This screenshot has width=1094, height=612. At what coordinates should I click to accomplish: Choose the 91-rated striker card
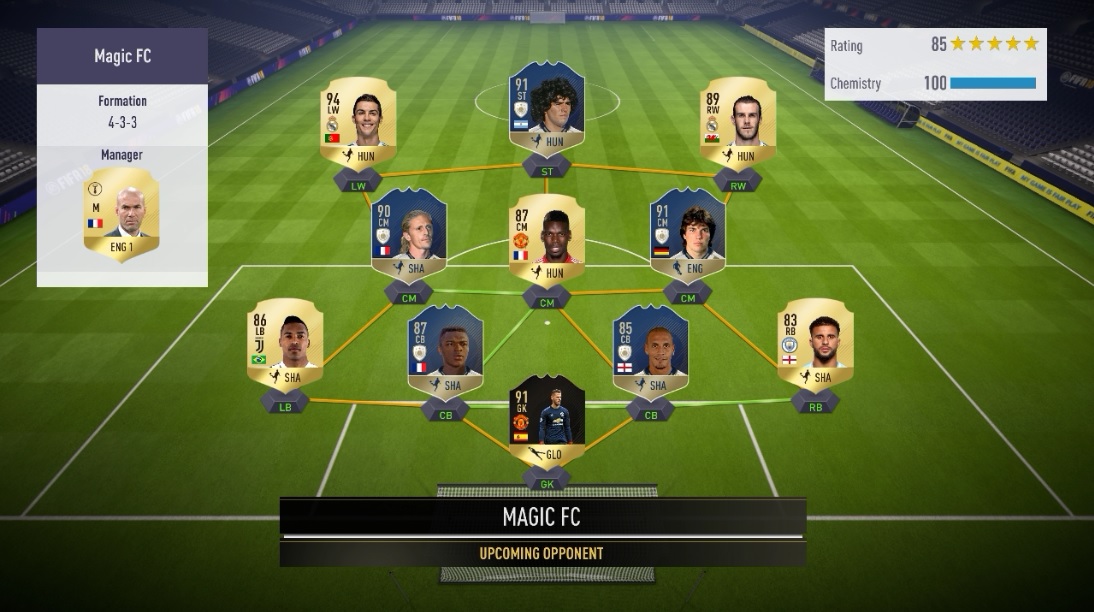pyautogui.click(x=547, y=105)
